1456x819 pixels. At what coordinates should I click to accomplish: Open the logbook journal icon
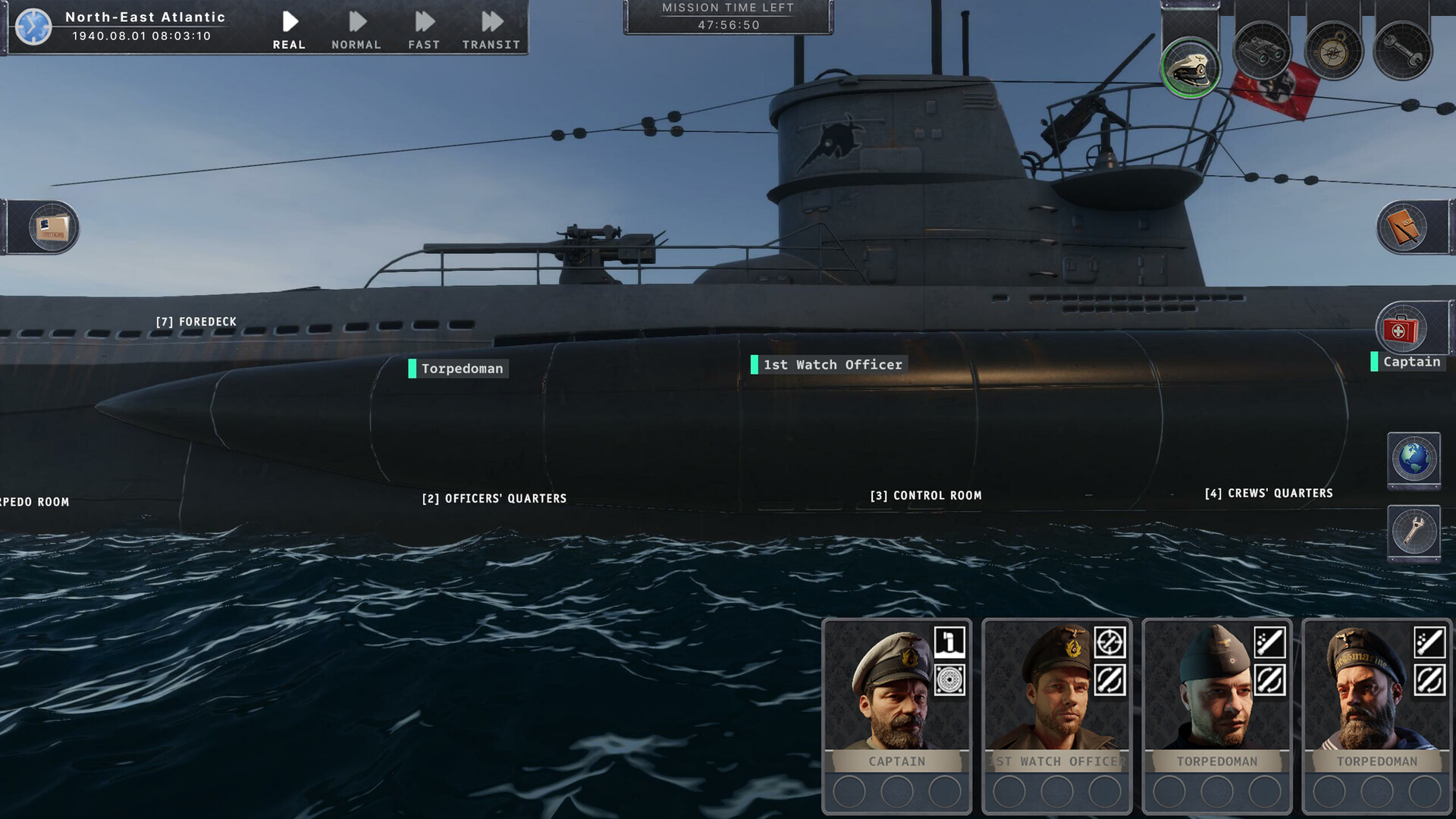(1403, 227)
